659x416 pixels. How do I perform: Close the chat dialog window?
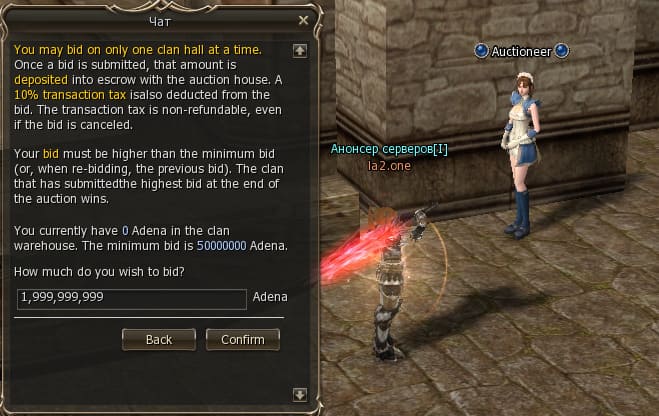click(304, 19)
